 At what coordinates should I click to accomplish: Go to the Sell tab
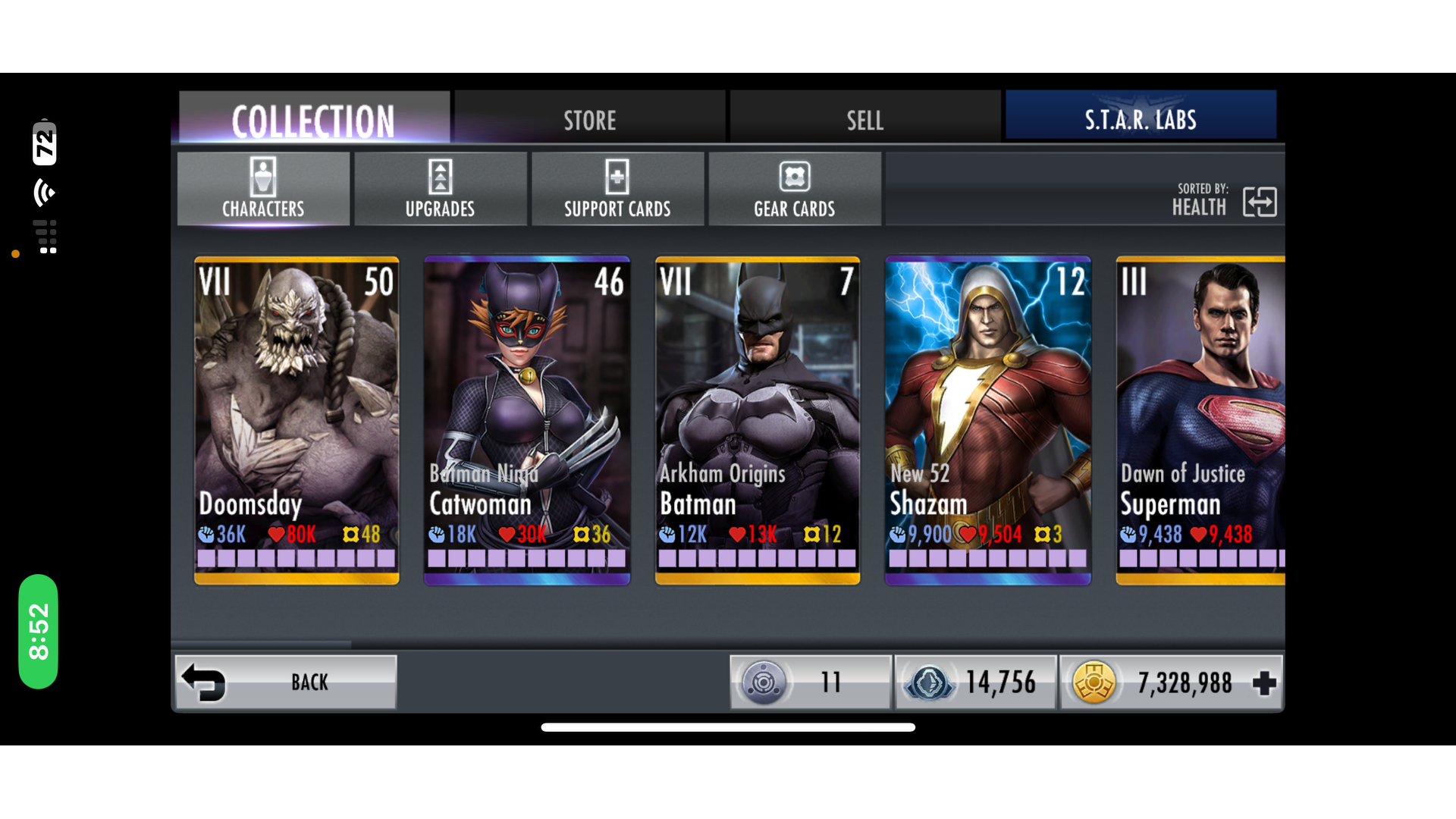point(864,119)
